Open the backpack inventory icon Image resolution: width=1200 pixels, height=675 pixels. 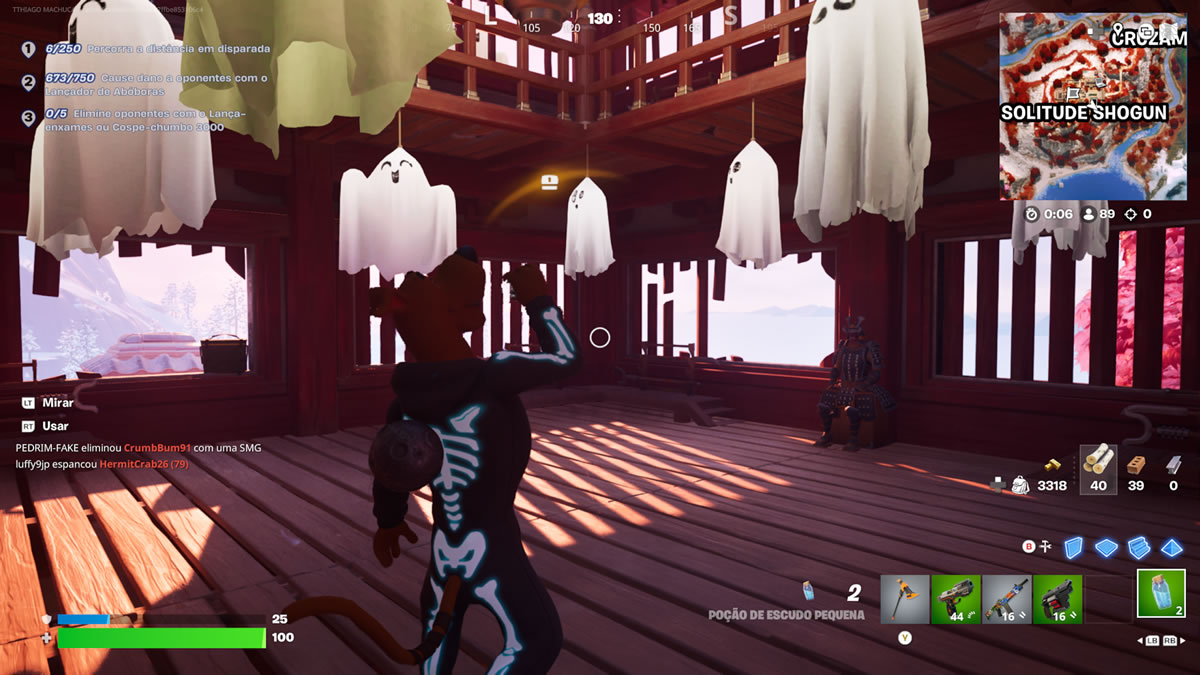click(1020, 485)
